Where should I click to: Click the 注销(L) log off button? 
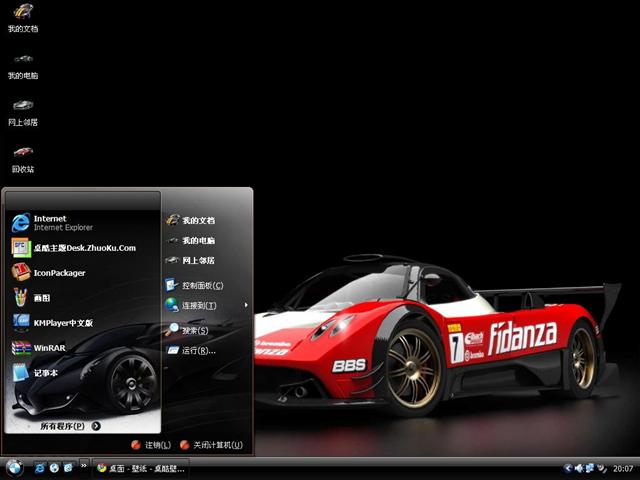151,445
